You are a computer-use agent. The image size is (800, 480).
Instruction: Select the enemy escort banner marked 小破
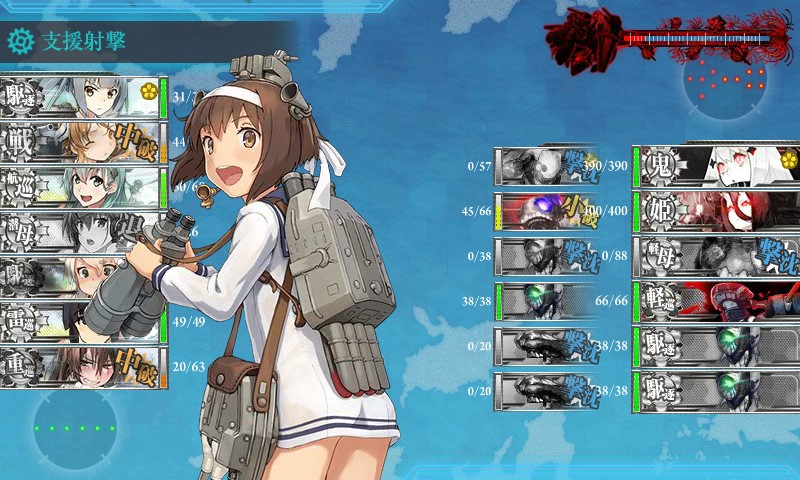(x=545, y=210)
